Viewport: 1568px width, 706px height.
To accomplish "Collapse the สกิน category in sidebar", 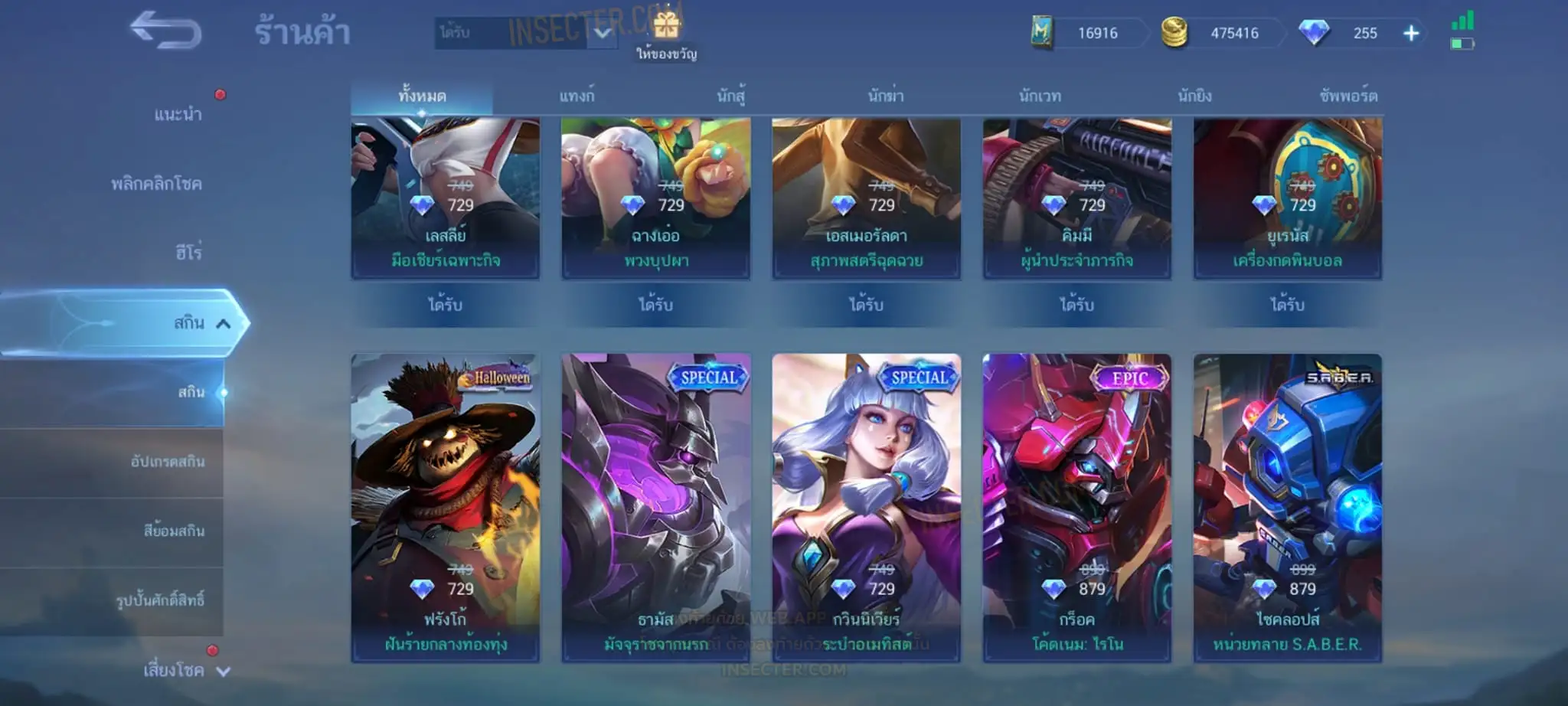I will (223, 323).
